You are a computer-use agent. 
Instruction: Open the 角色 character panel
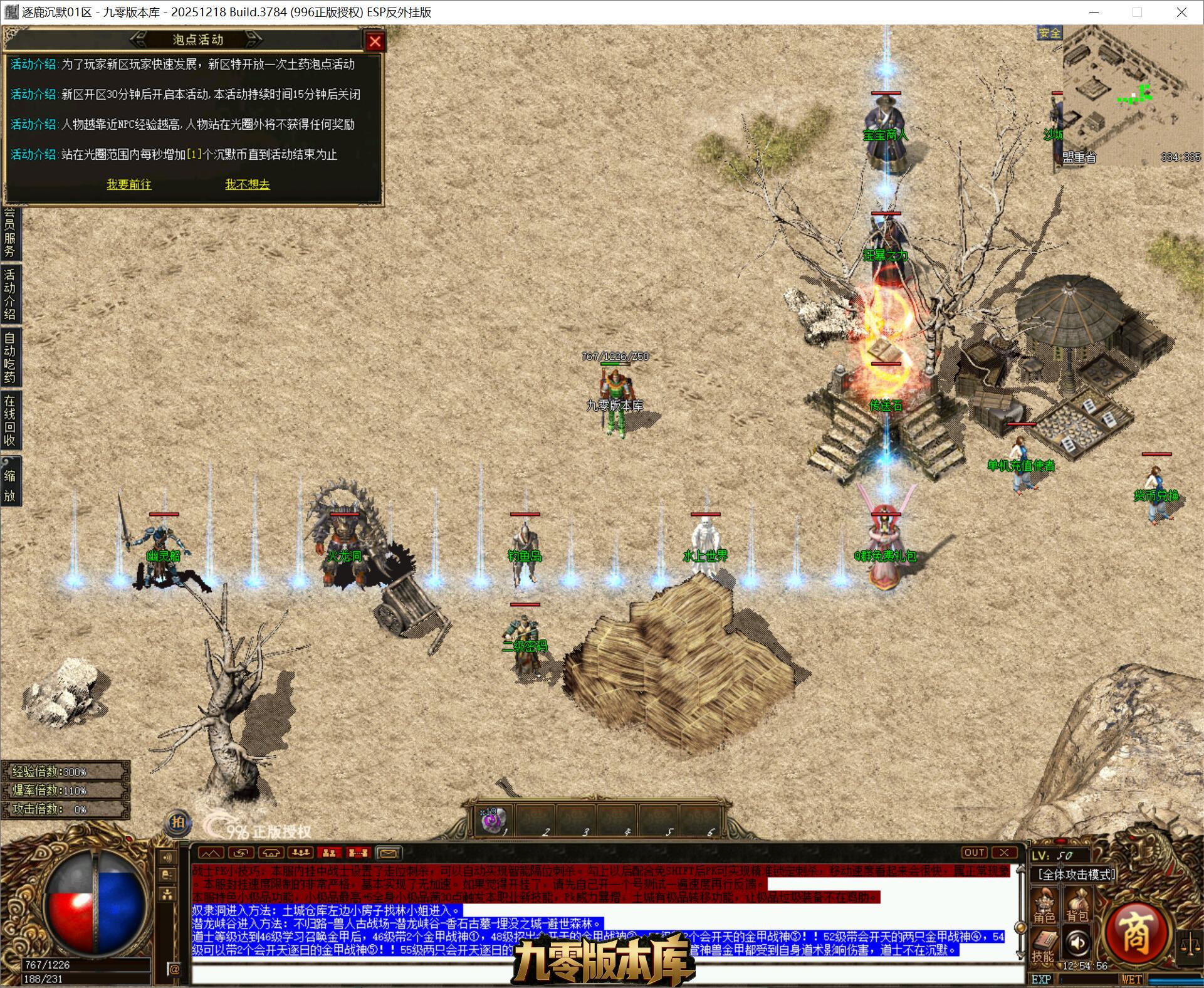pyautogui.click(x=1044, y=905)
